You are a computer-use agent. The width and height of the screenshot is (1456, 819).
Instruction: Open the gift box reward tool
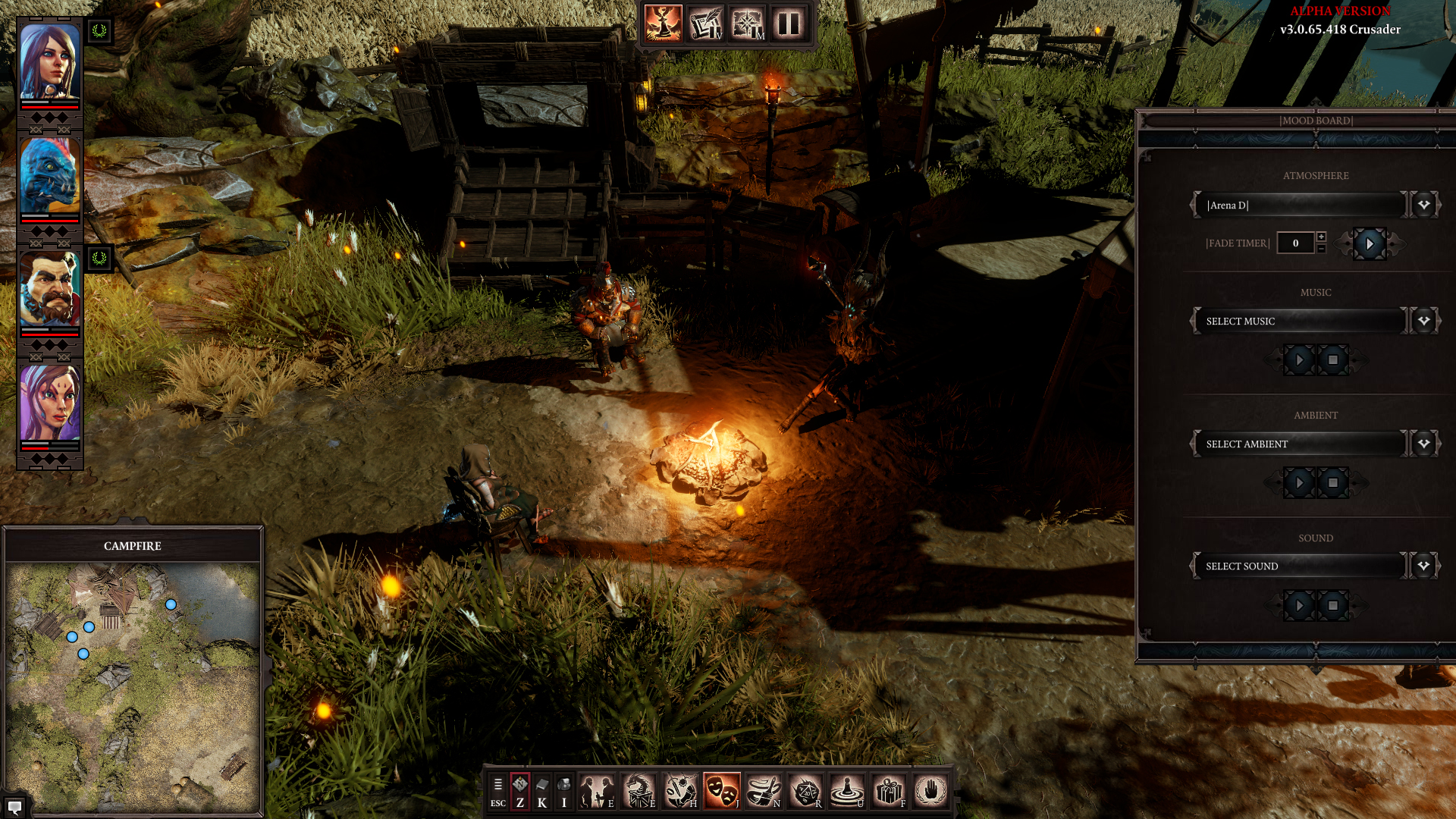pos(888,791)
